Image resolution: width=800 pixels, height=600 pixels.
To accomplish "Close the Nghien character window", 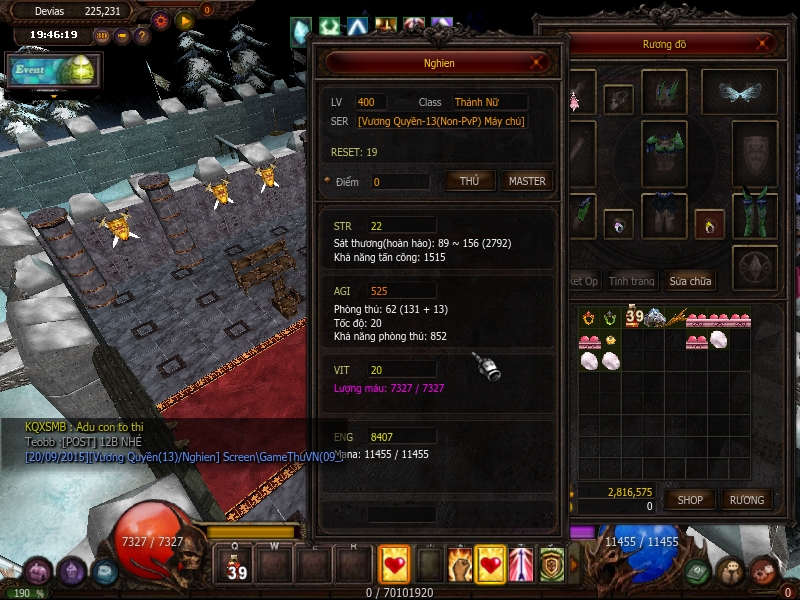I will click(x=538, y=62).
